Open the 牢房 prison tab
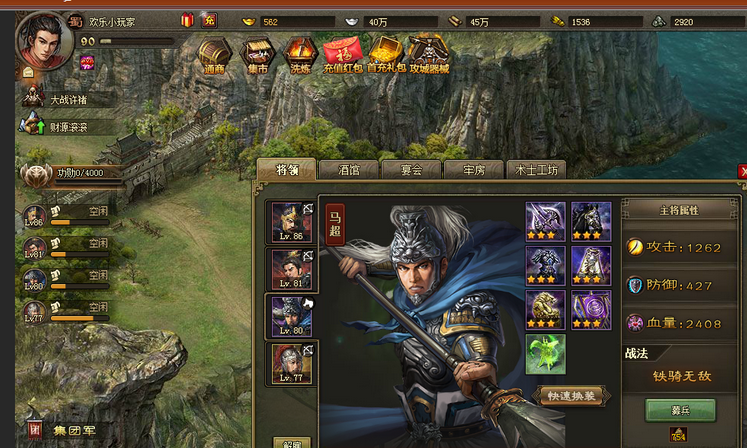Image resolution: width=747 pixels, height=448 pixels. point(472,170)
